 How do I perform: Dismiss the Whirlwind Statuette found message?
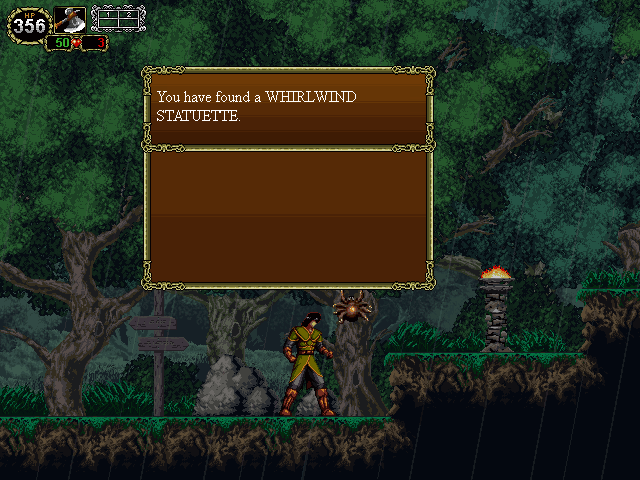(x=288, y=107)
